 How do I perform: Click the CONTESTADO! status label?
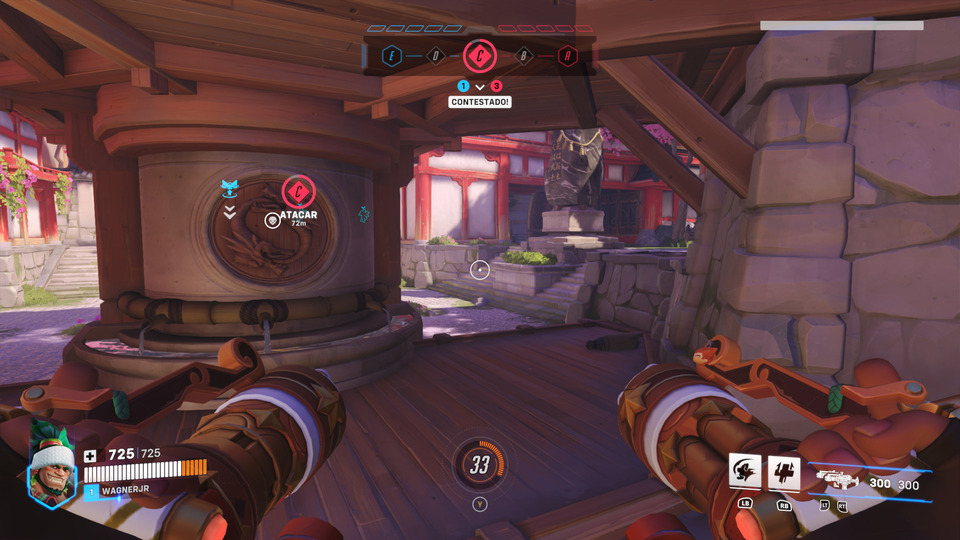(x=480, y=102)
